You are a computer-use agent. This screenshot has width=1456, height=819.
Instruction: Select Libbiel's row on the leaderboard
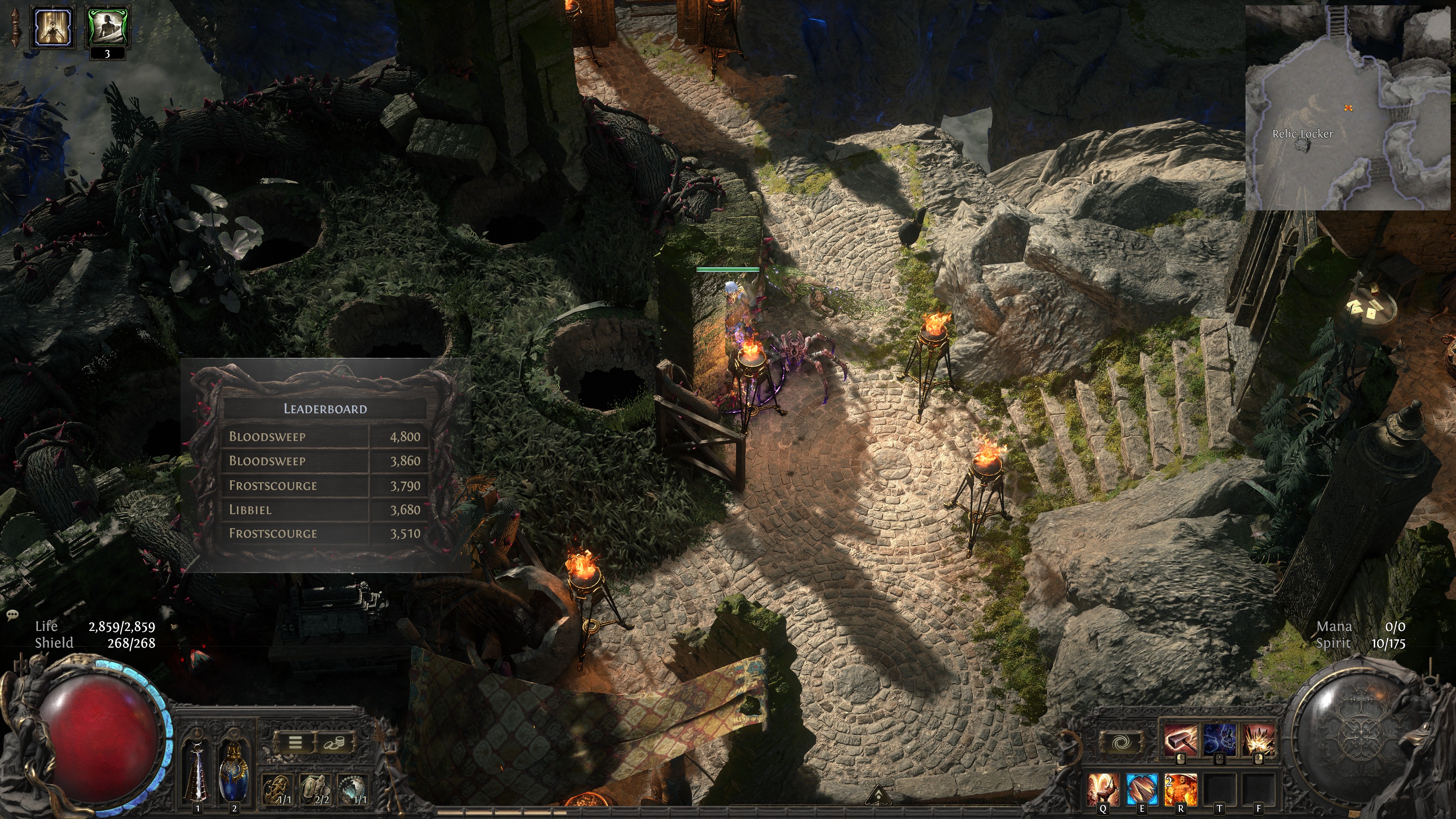325,510
